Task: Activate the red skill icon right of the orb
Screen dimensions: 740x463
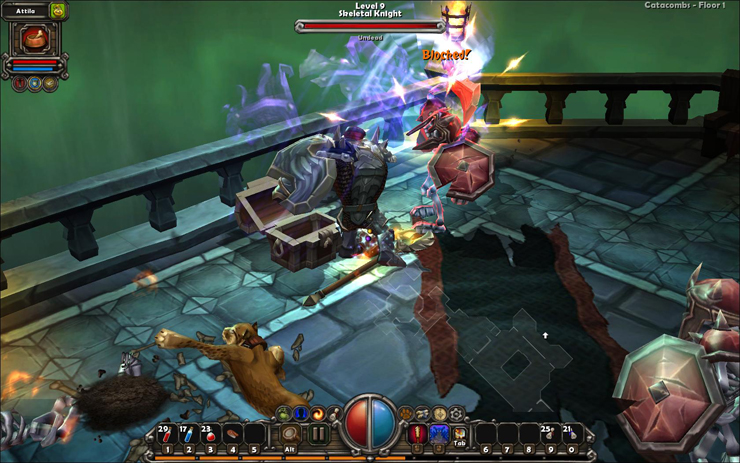Action: coord(417,435)
